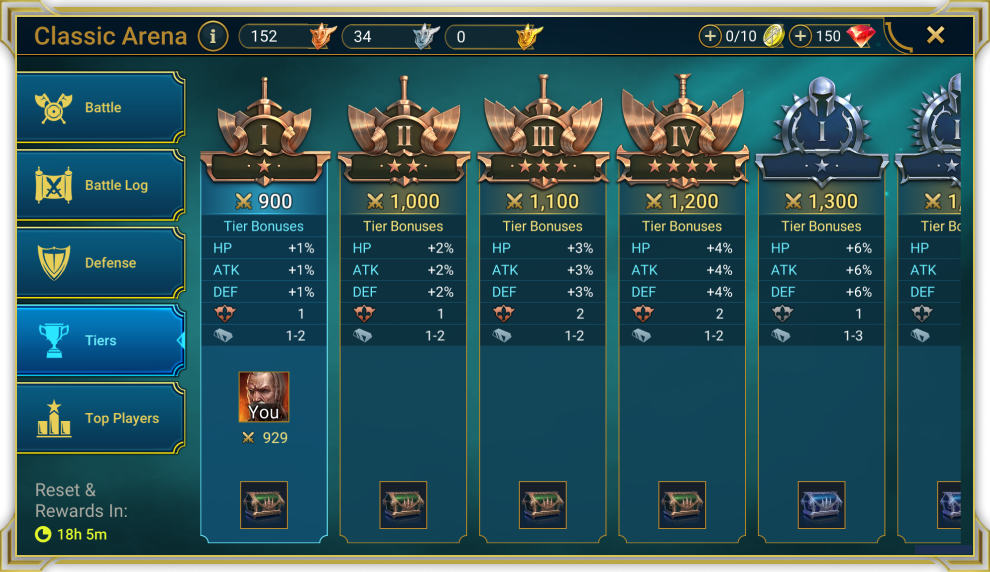Viewport: 990px width, 572px height.
Task: Inspect the Bronze IV reward chest
Action: [682, 505]
